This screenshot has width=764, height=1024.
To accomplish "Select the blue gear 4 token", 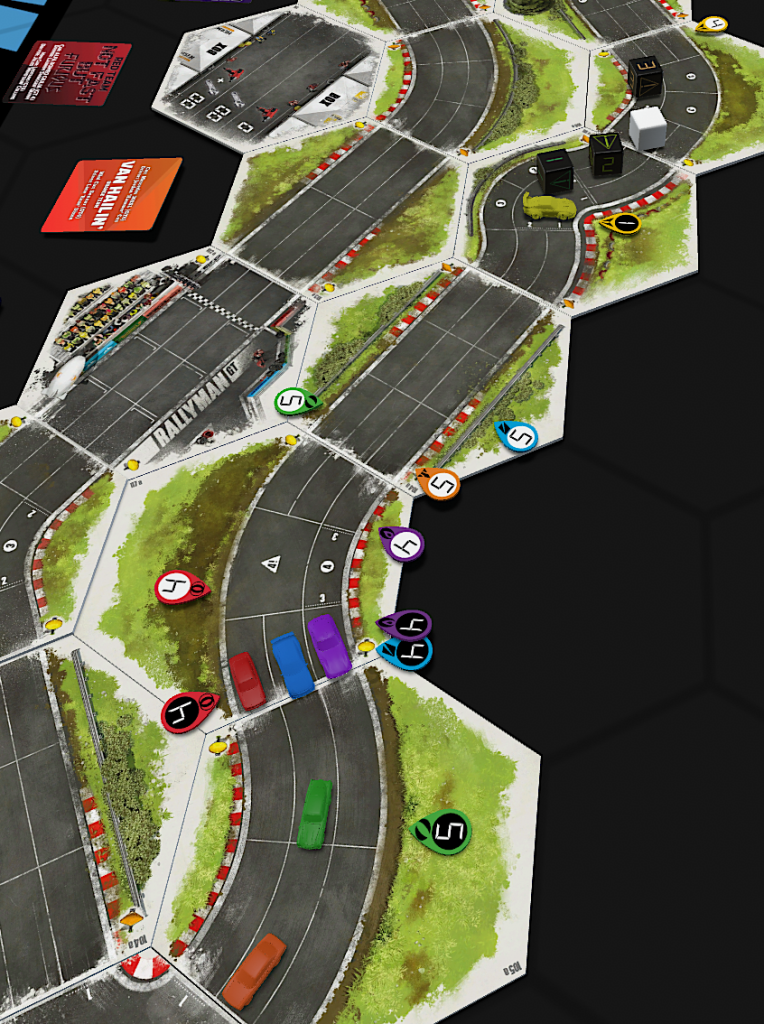I will (x=406, y=654).
